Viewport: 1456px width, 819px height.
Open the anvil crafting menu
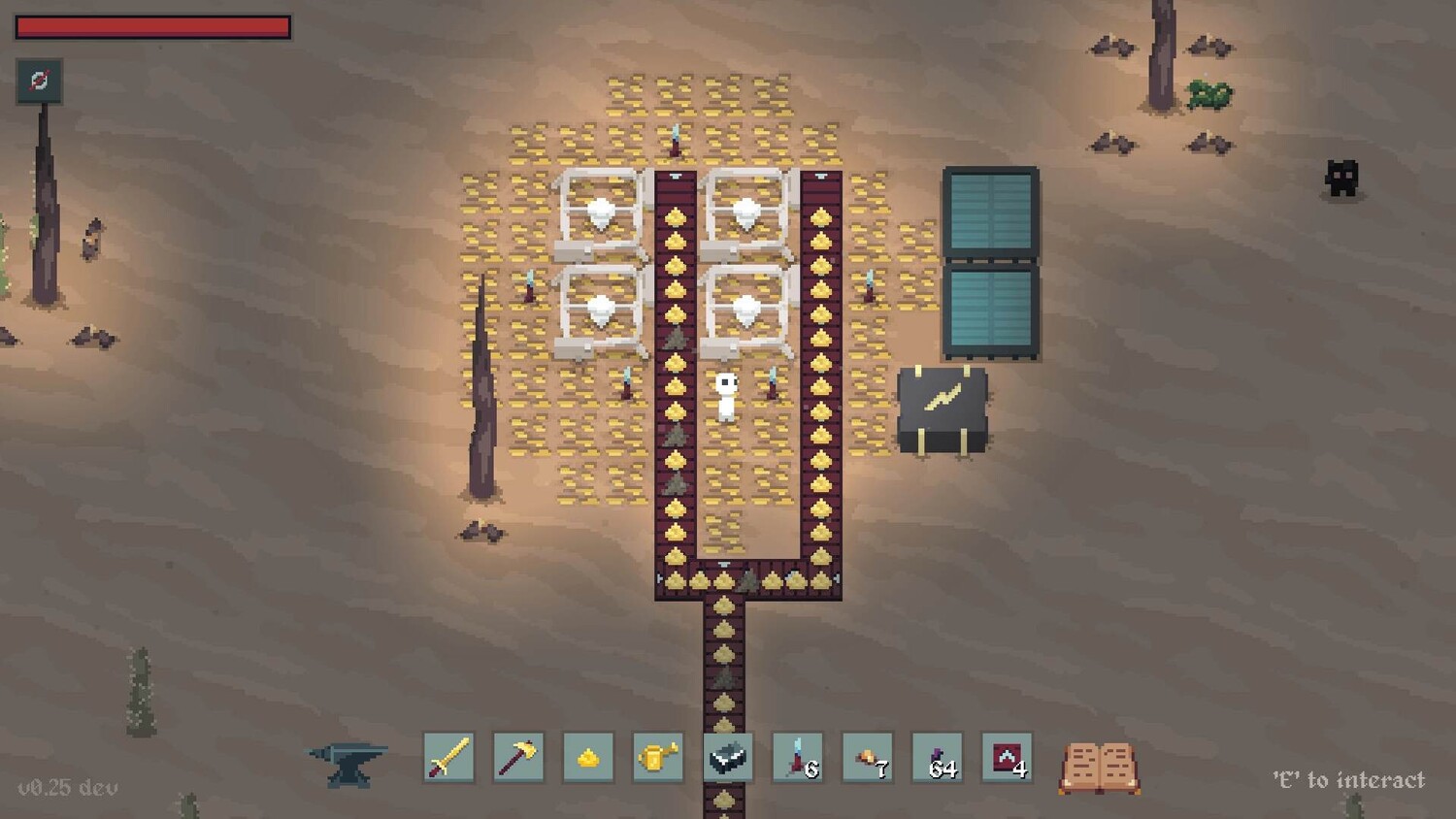click(348, 763)
